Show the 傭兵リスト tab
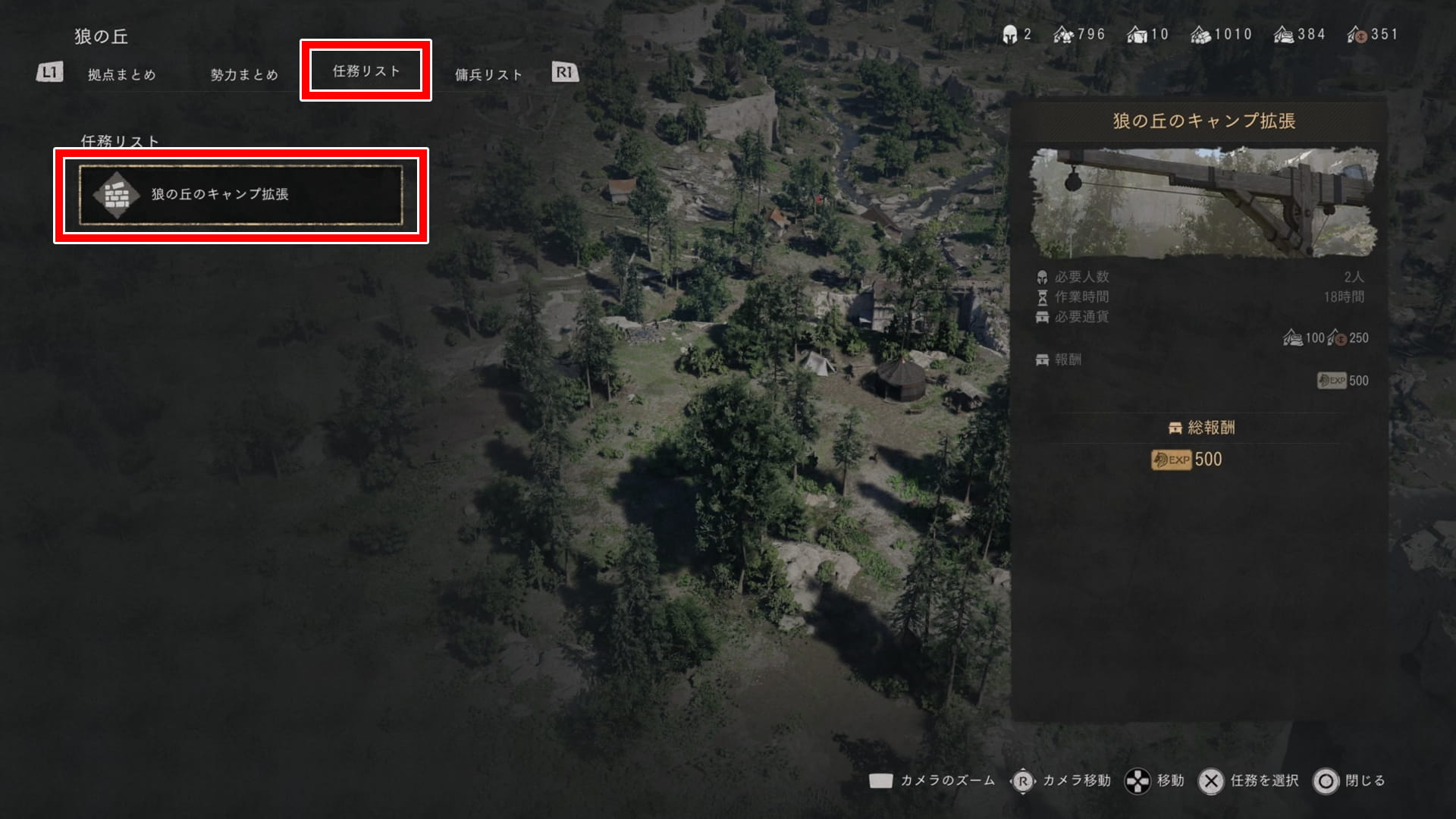The image size is (1456, 819). click(488, 74)
